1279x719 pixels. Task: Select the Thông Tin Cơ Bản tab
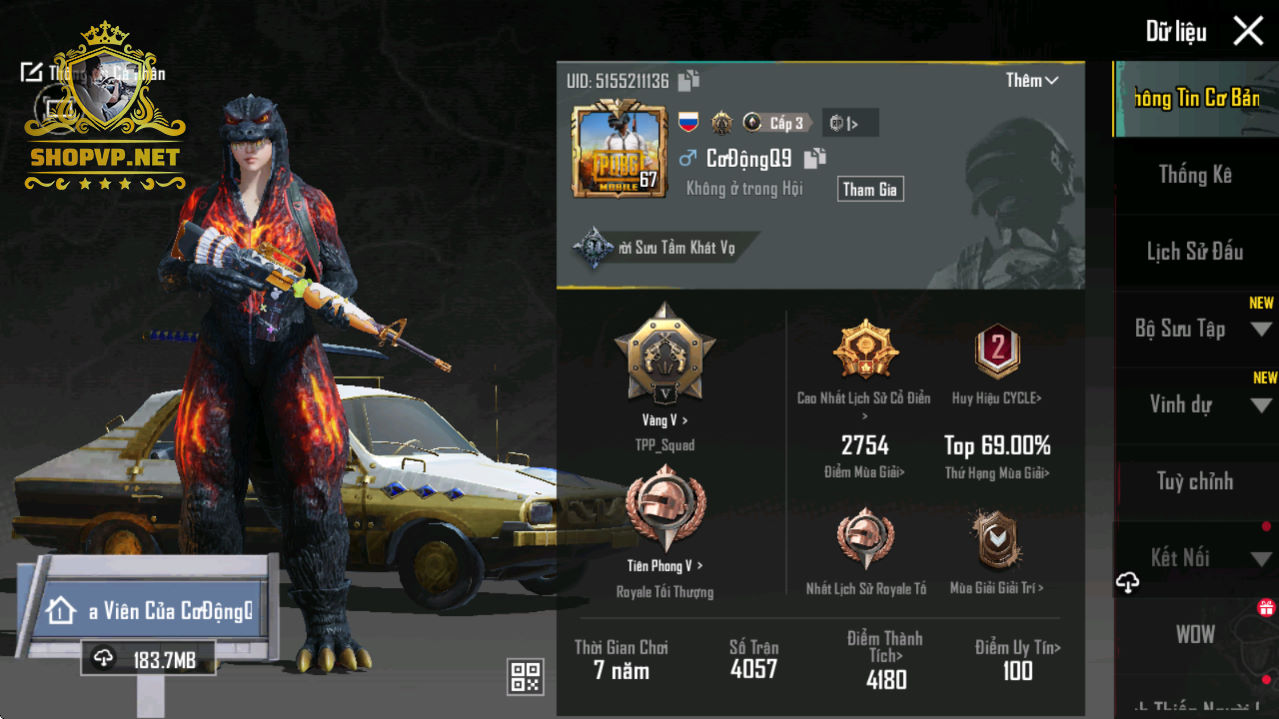[1195, 98]
